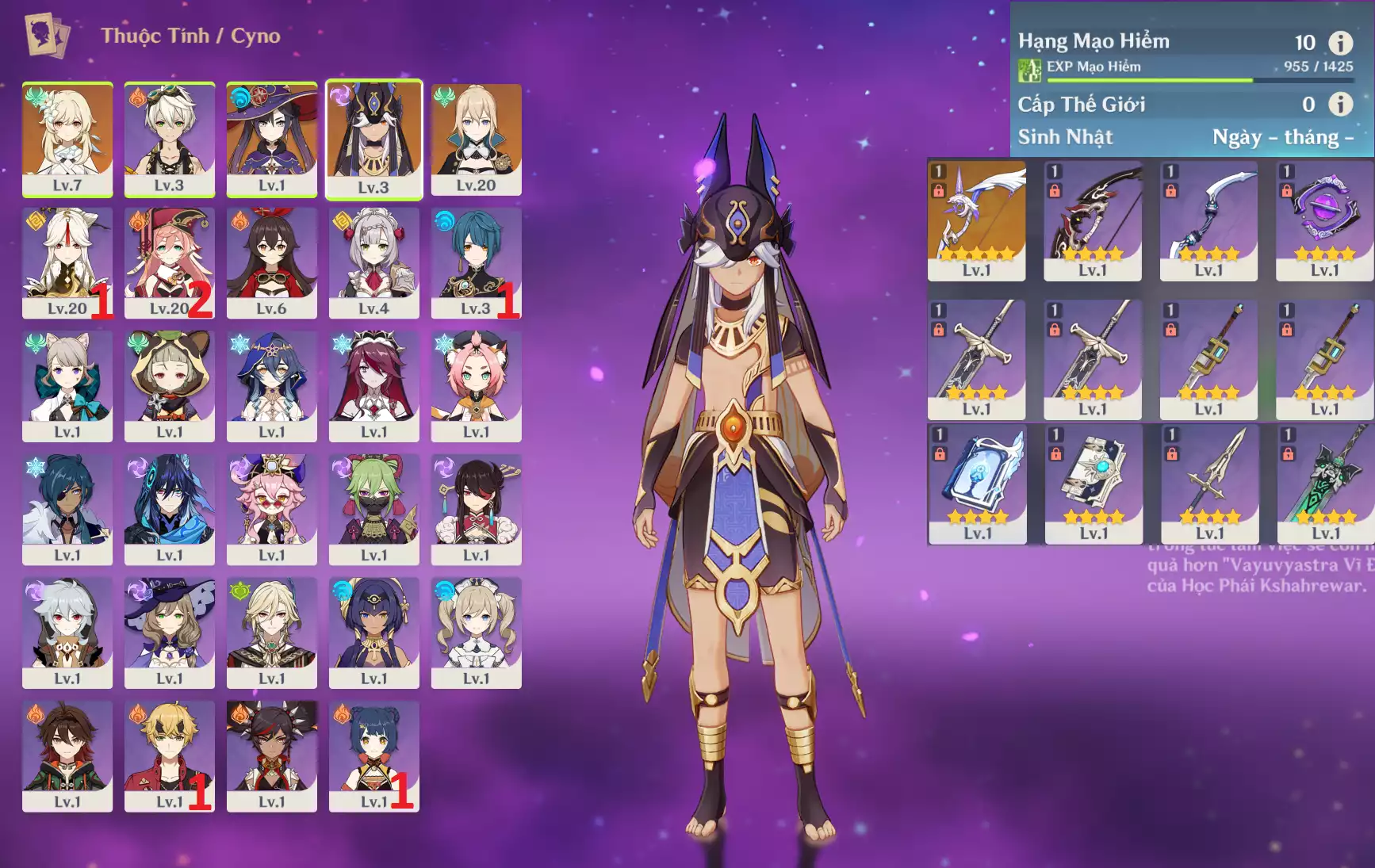Pick Kaeya's eyepatch portrait
1375x868 pixels.
[x=67, y=509]
